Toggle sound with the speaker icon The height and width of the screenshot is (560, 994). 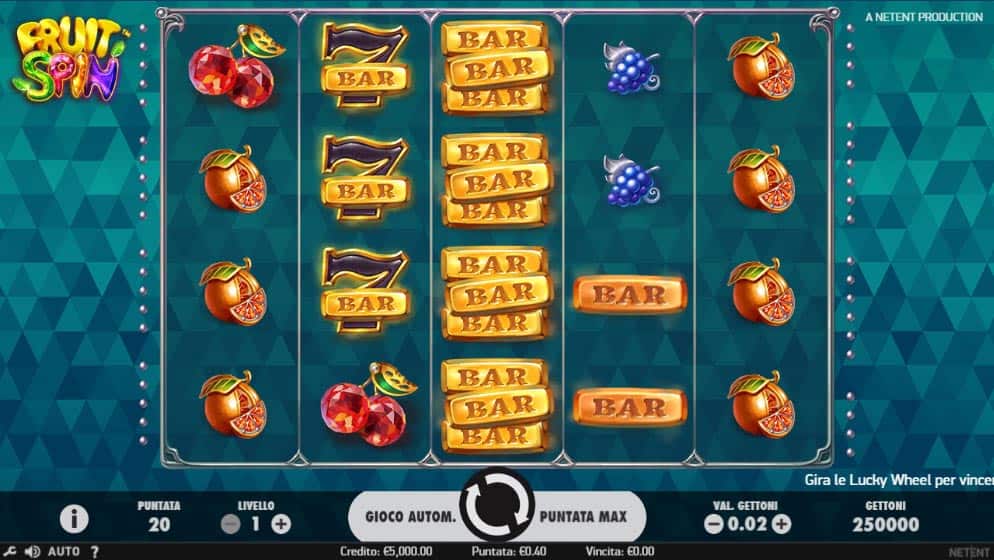click(31, 551)
